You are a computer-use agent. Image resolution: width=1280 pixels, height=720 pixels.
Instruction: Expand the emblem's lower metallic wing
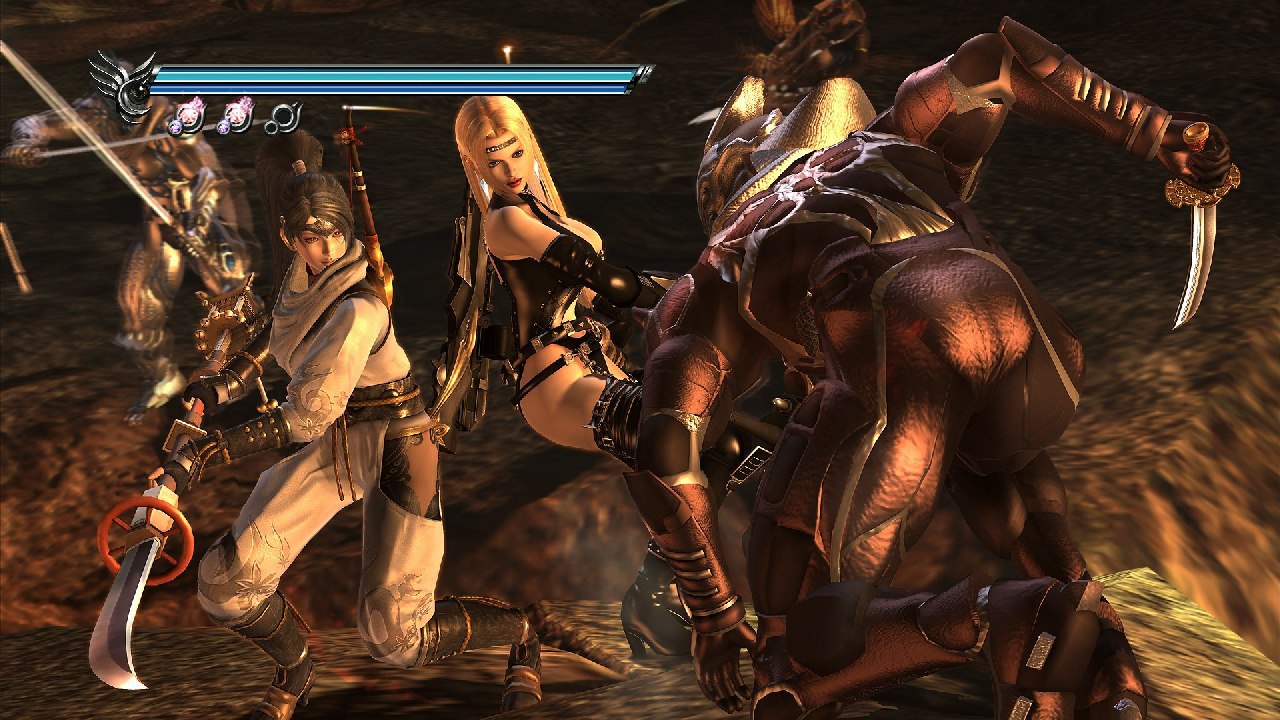(x=131, y=116)
